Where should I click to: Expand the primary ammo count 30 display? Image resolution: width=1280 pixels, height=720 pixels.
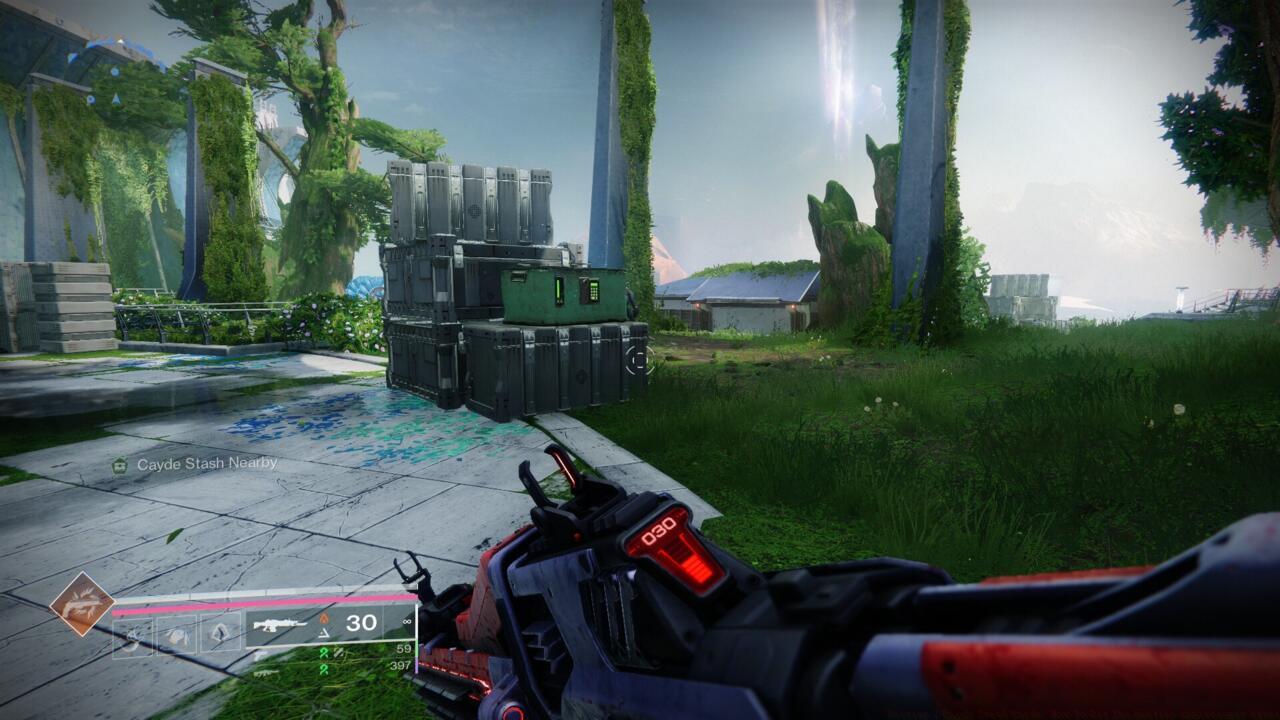coord(360,622)
